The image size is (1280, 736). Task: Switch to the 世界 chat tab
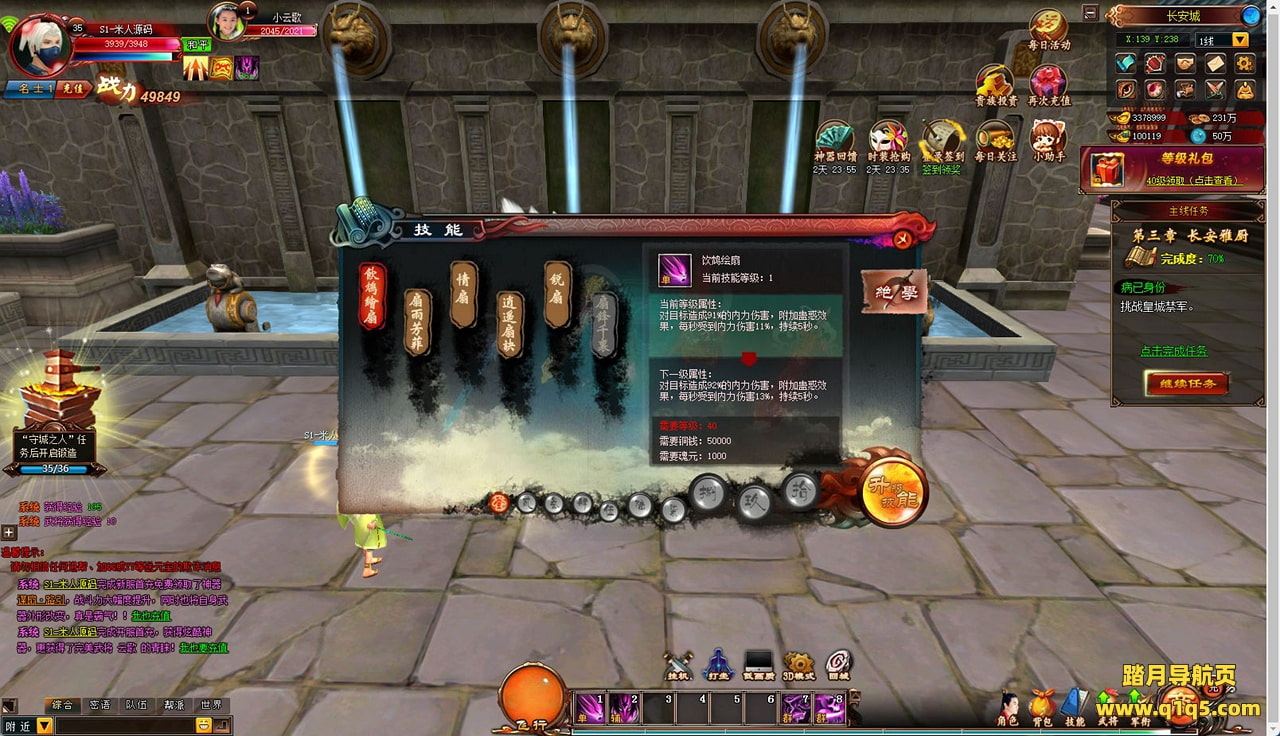tap(211, 705)
